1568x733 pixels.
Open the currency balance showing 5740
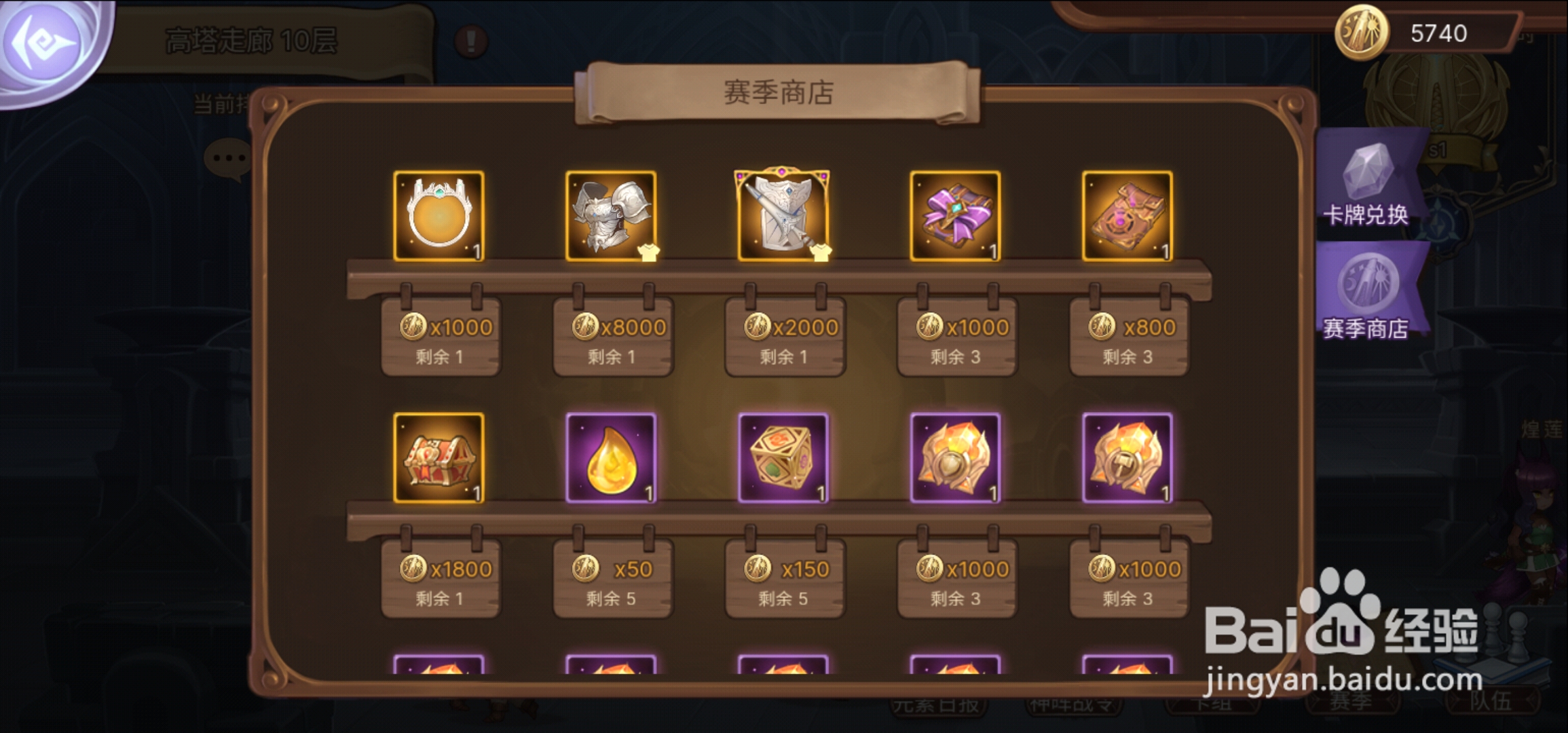1398,31
